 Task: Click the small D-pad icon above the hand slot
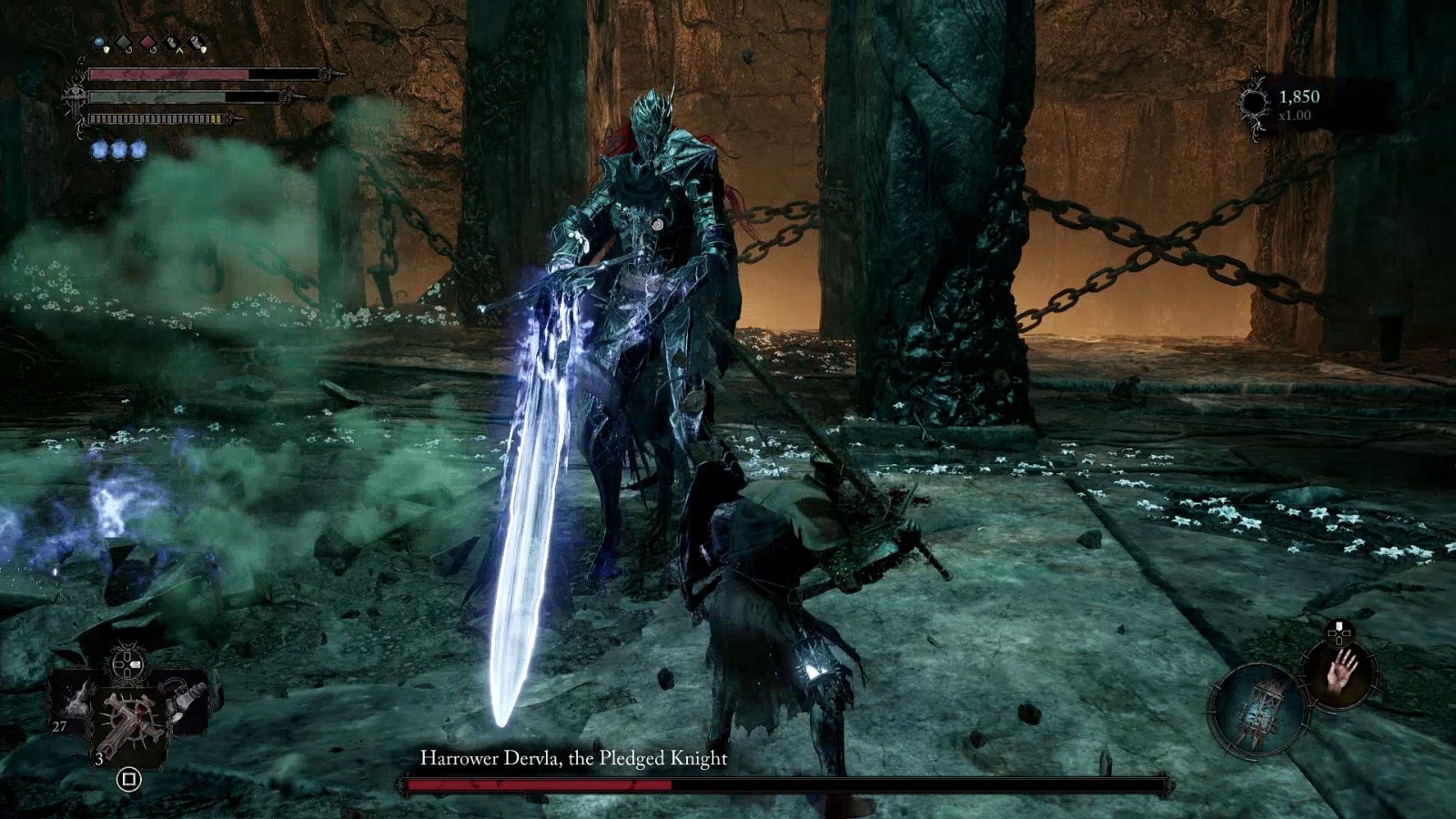click(1340, 633)
